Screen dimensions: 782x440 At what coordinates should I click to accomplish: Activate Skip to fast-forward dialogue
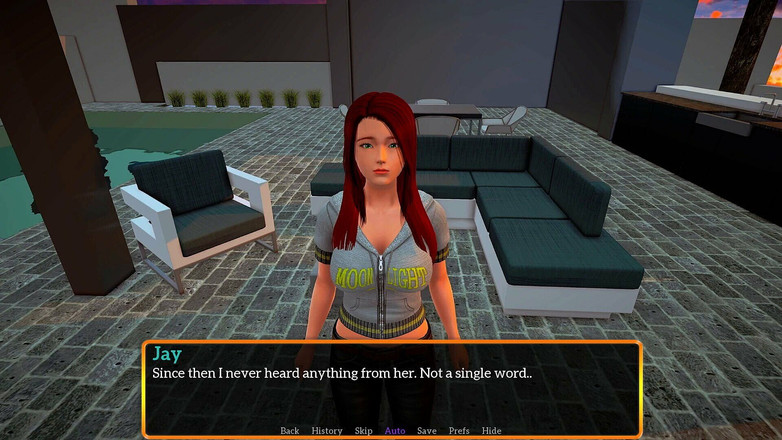363,431
